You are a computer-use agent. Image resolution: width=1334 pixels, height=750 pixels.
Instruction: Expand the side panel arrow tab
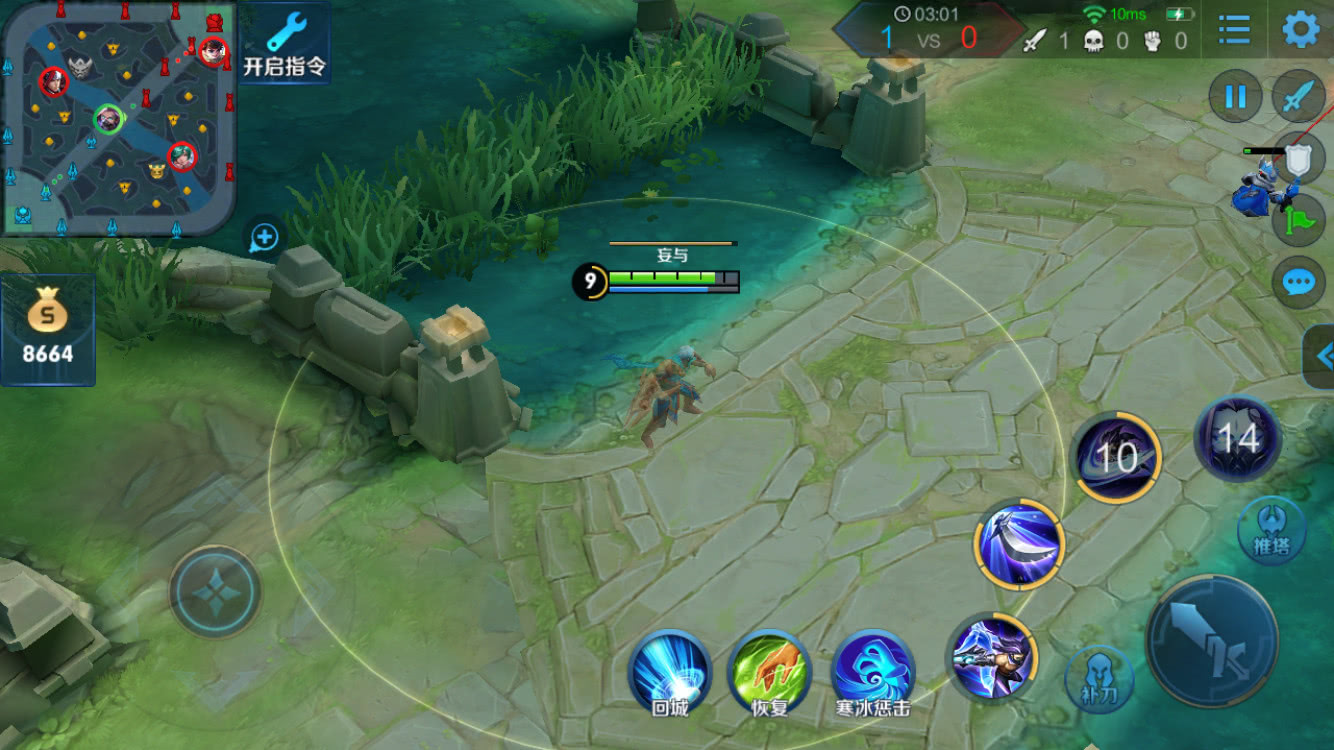pyautogui.click(x=1320, y=355)
